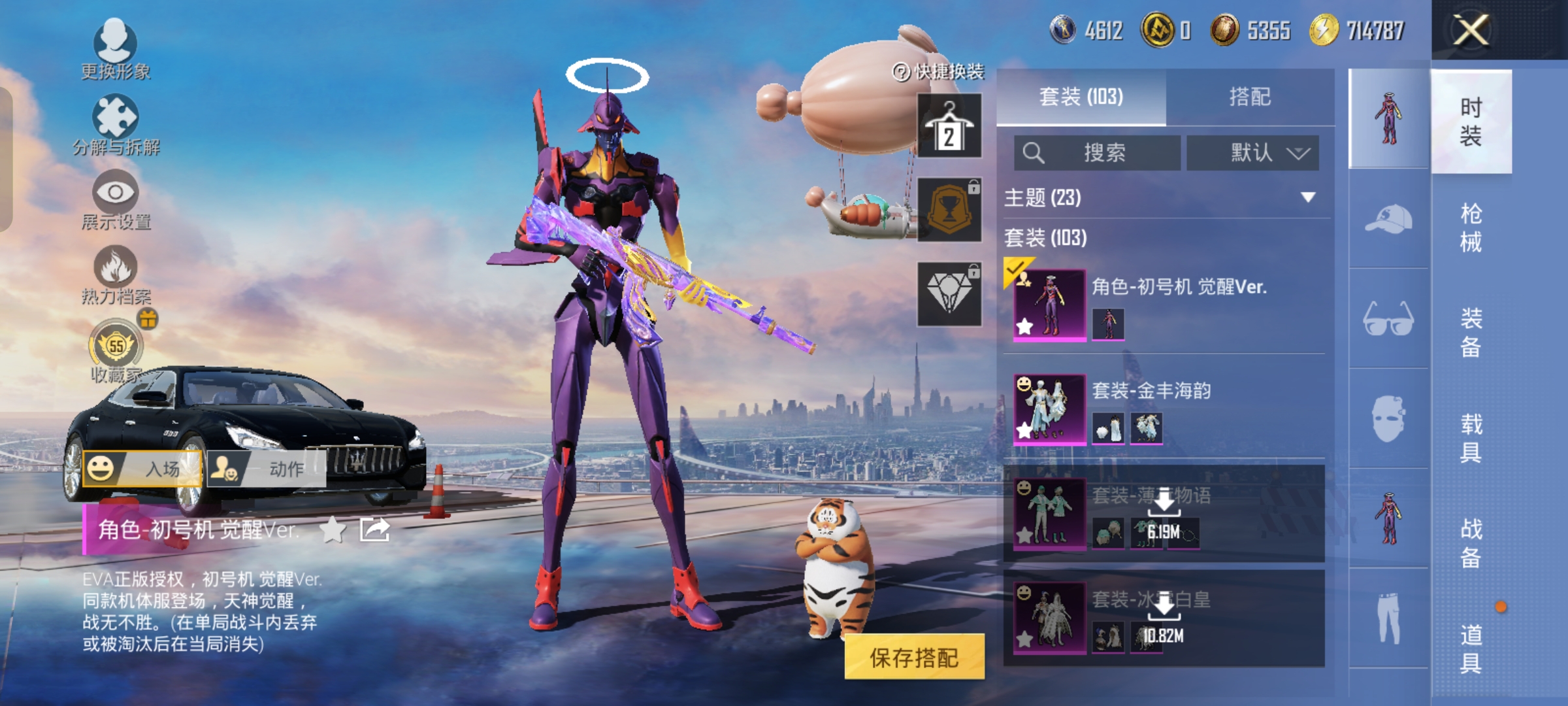Image resolution: width=1568 pixels, height=706 pixels.
Task: Save the outfit with 保存搭配 button
Action: coord(914,657)
